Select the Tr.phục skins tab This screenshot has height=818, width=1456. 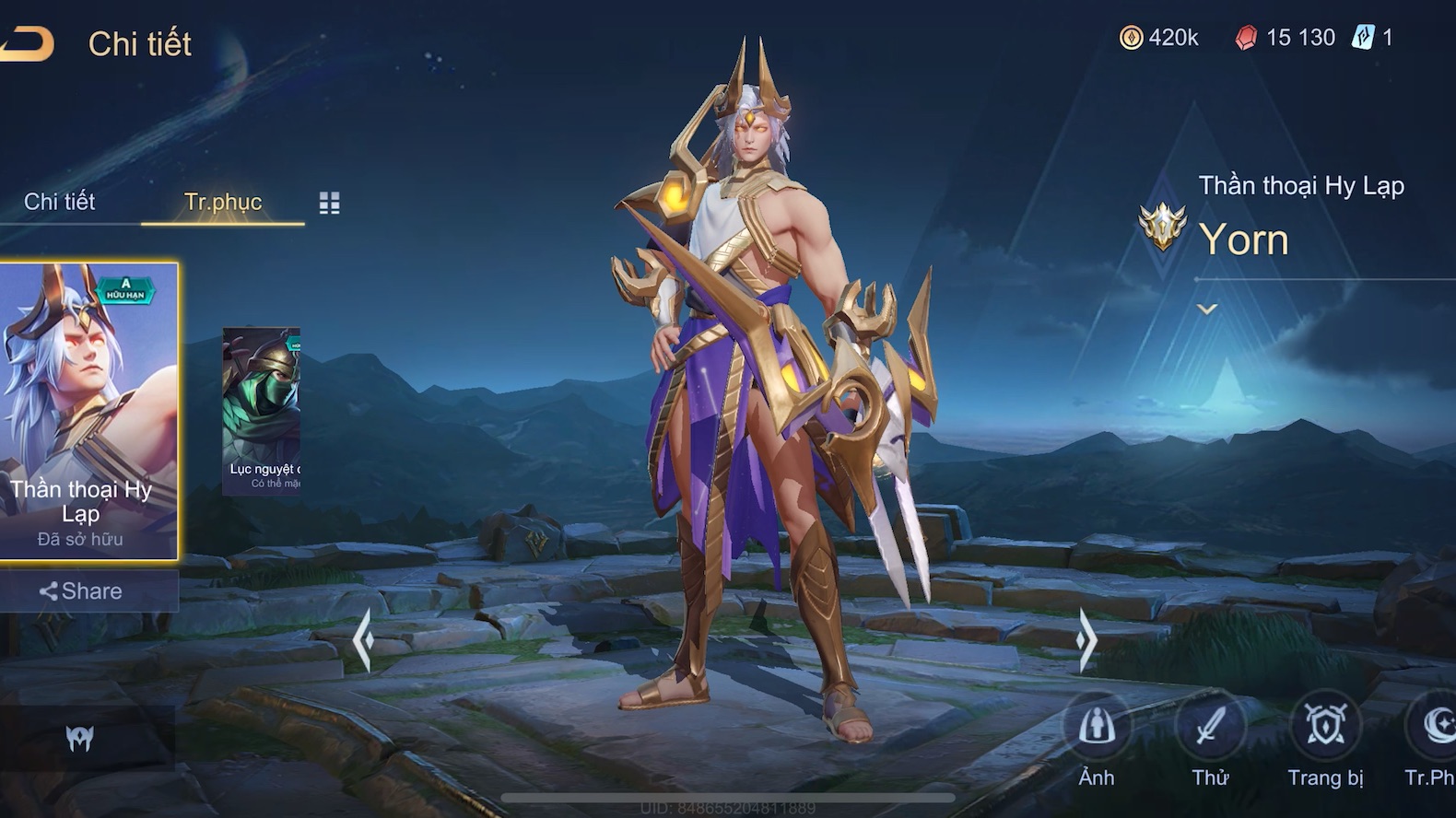coord(223,203)
